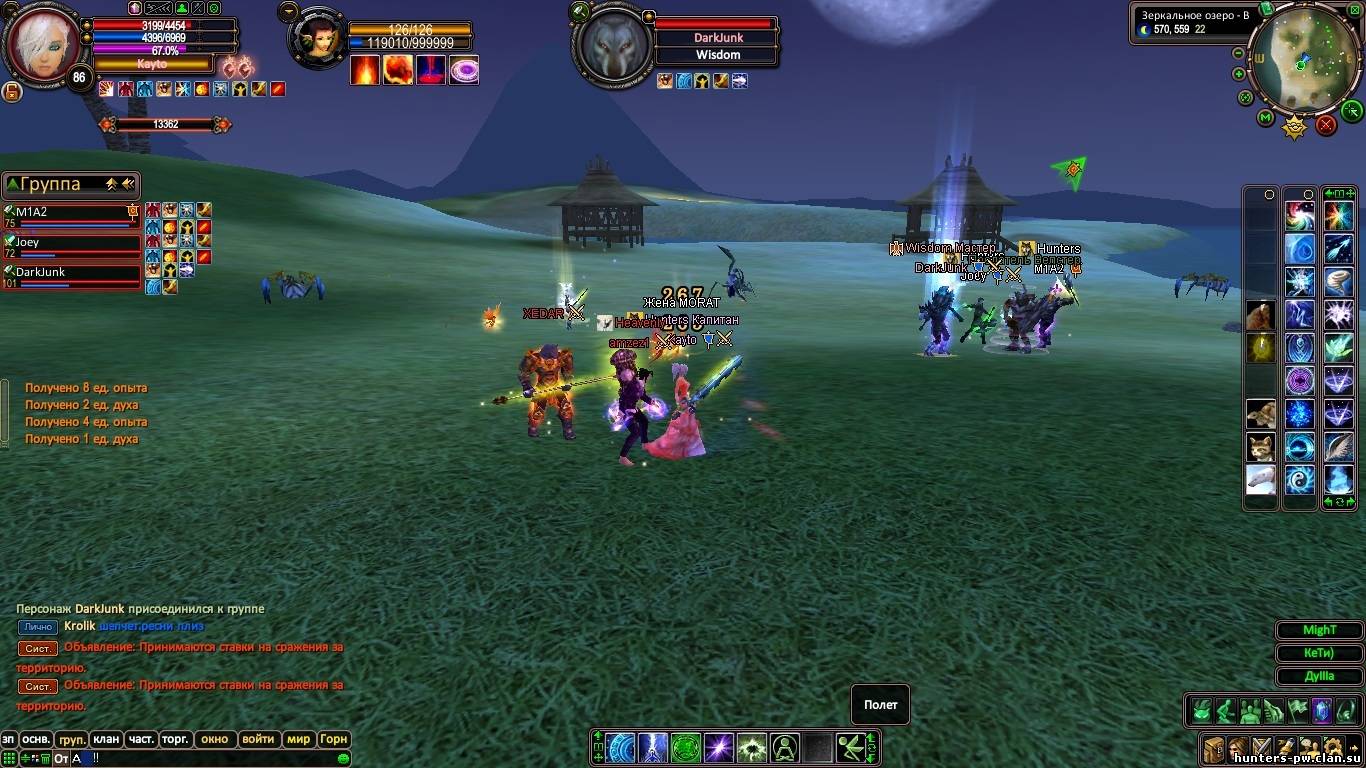Activate the white bear pet icon
Image resolution: width=1366 pixels, height=768 pixels.
click(1260, 479)
